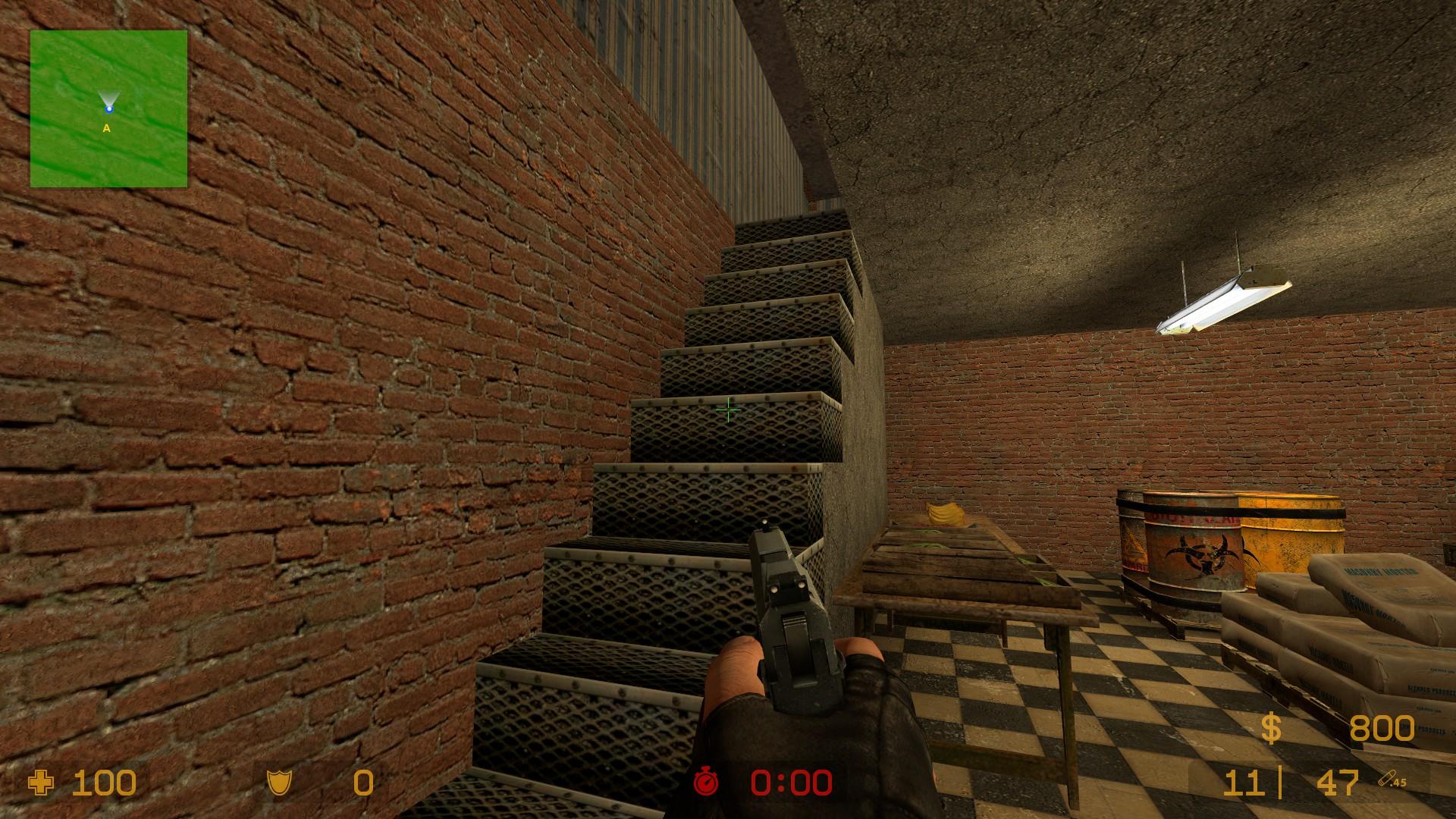The width and height of the screenshot is (1456, 819).
Task: Click the red round timer stopwatch icon
Action: 706,782
